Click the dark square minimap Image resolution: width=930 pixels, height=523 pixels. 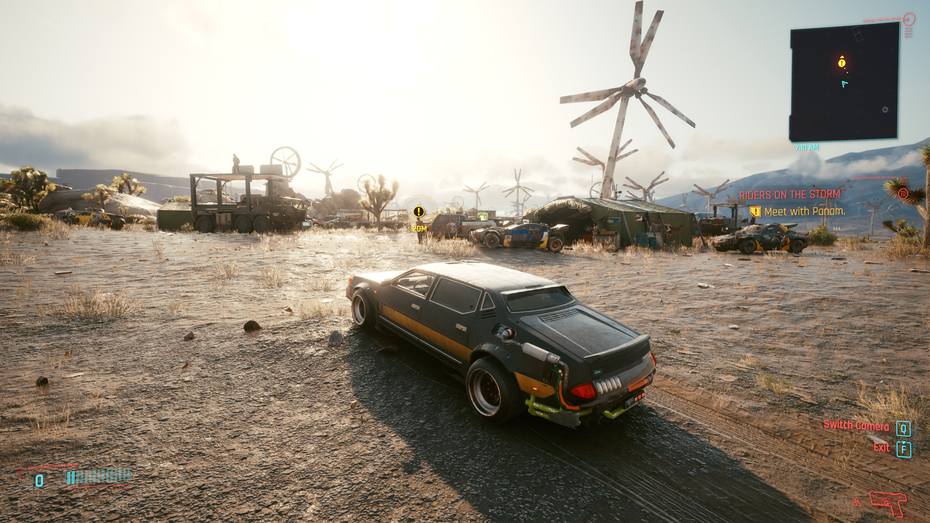(843, 82)
